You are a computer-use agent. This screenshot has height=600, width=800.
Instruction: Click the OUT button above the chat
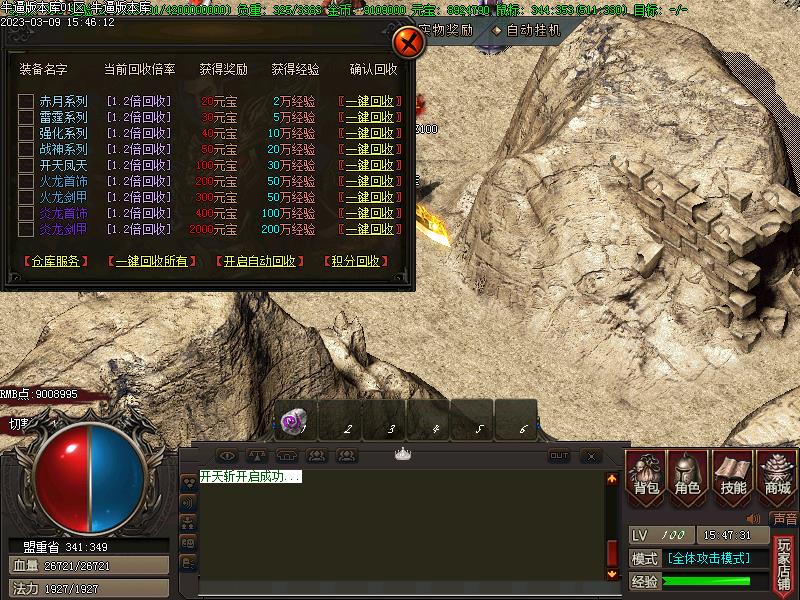coord(559,456)
